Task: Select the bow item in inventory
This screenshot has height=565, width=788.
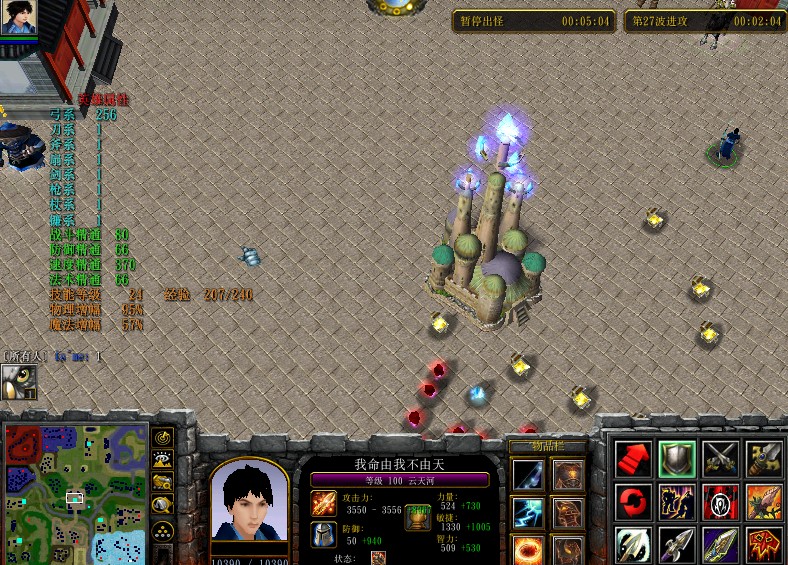Action: [528, 474]
